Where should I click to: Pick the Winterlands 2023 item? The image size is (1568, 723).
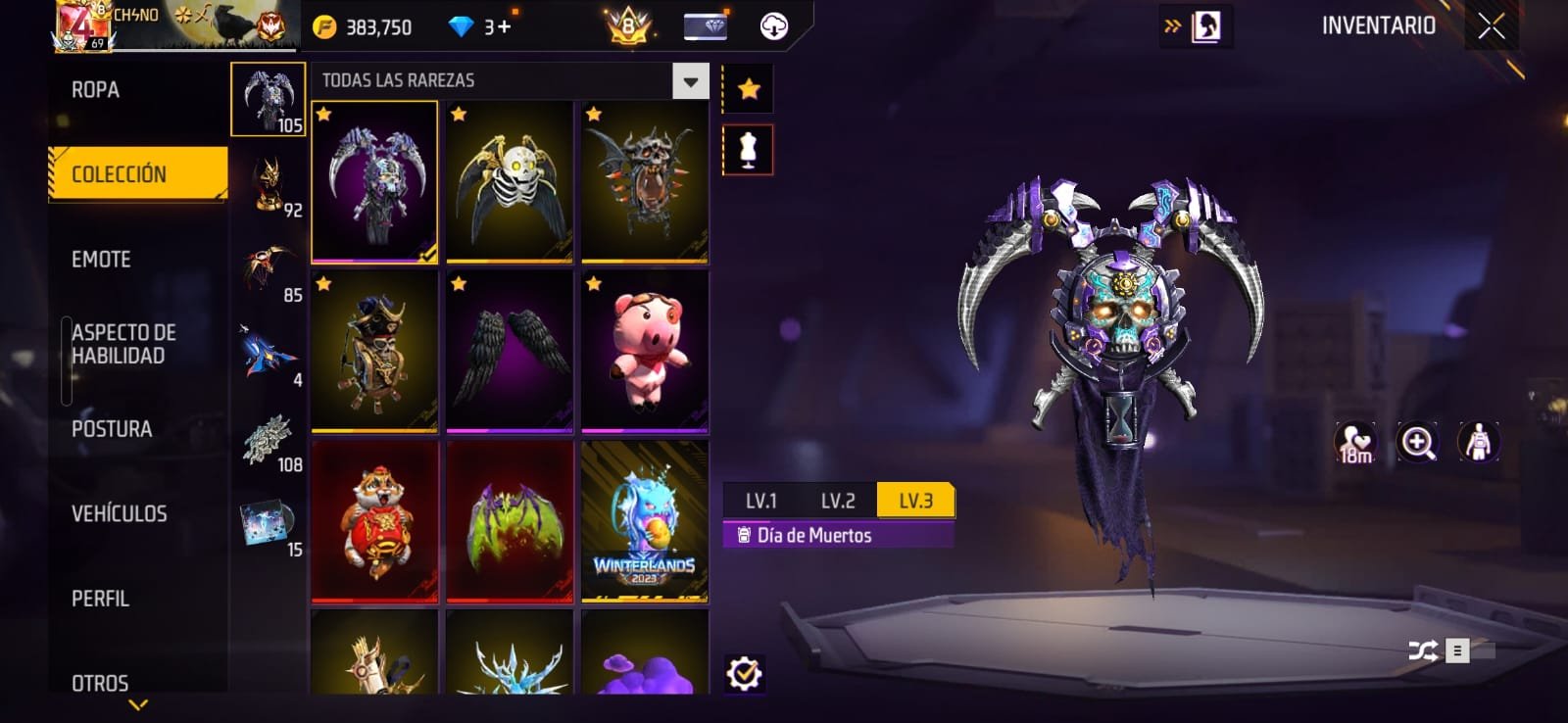pos(644,520)
